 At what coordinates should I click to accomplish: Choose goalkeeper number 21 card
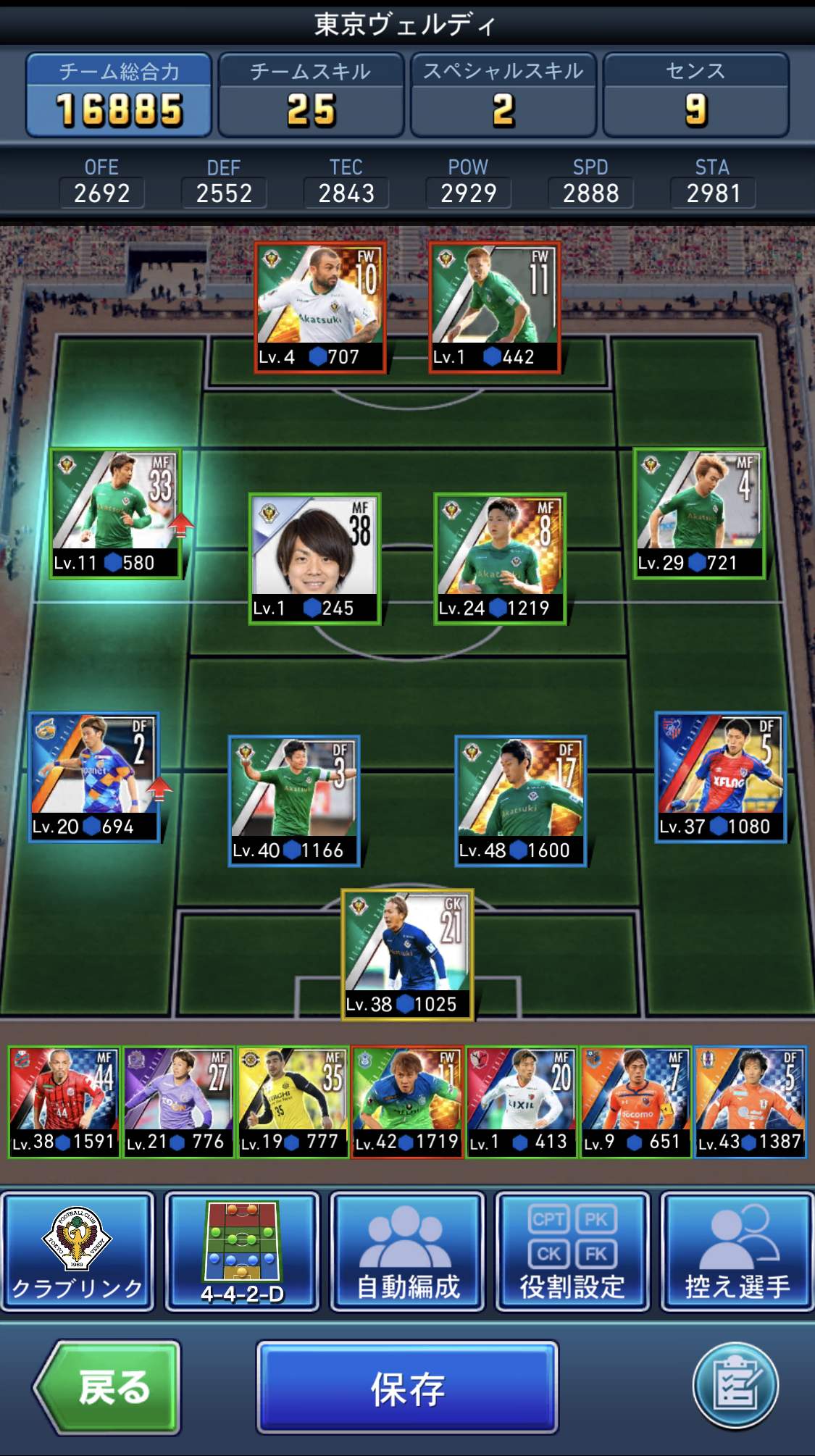coord(408,955)
